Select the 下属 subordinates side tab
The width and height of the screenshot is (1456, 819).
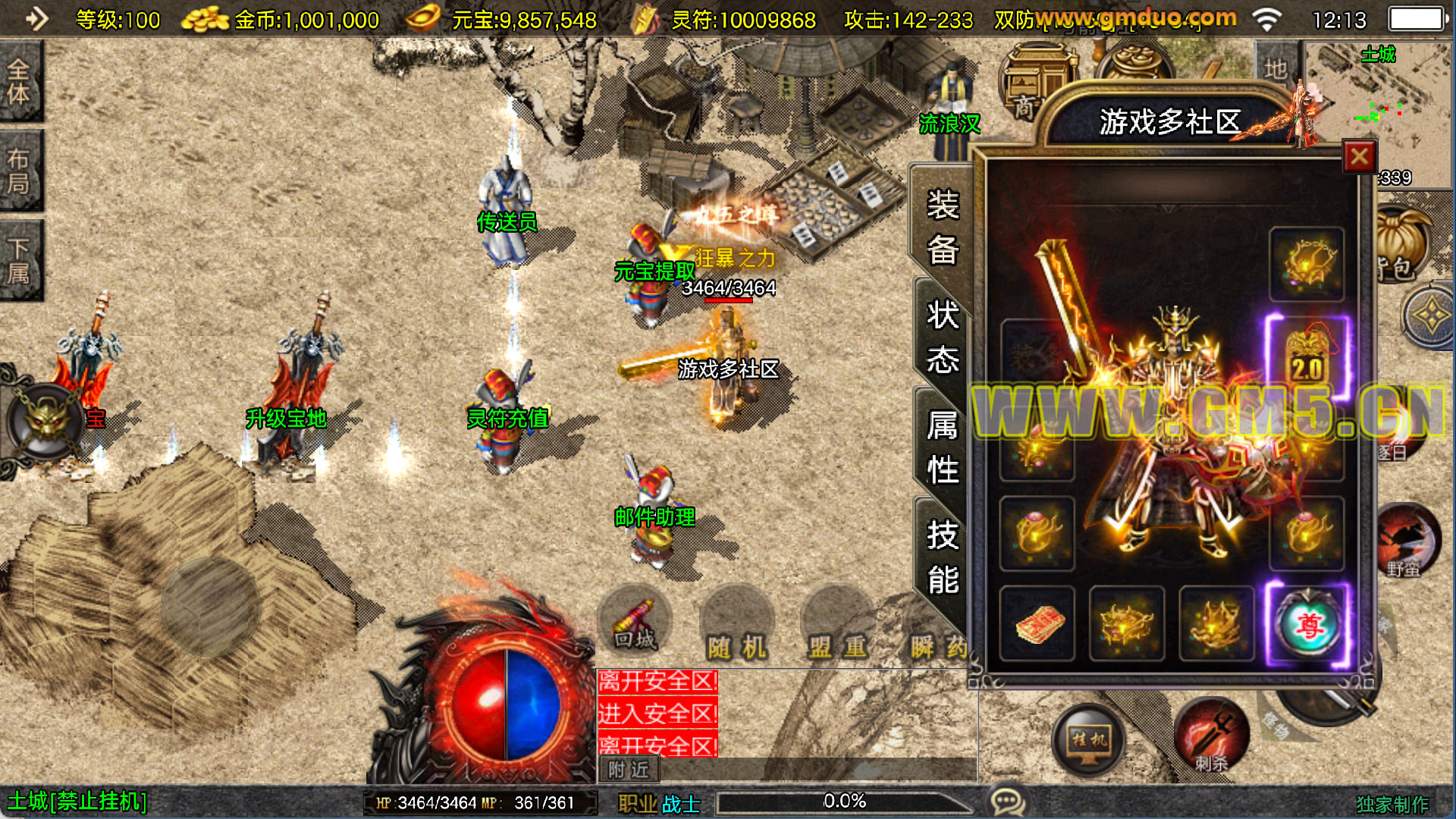pos(20,260)
